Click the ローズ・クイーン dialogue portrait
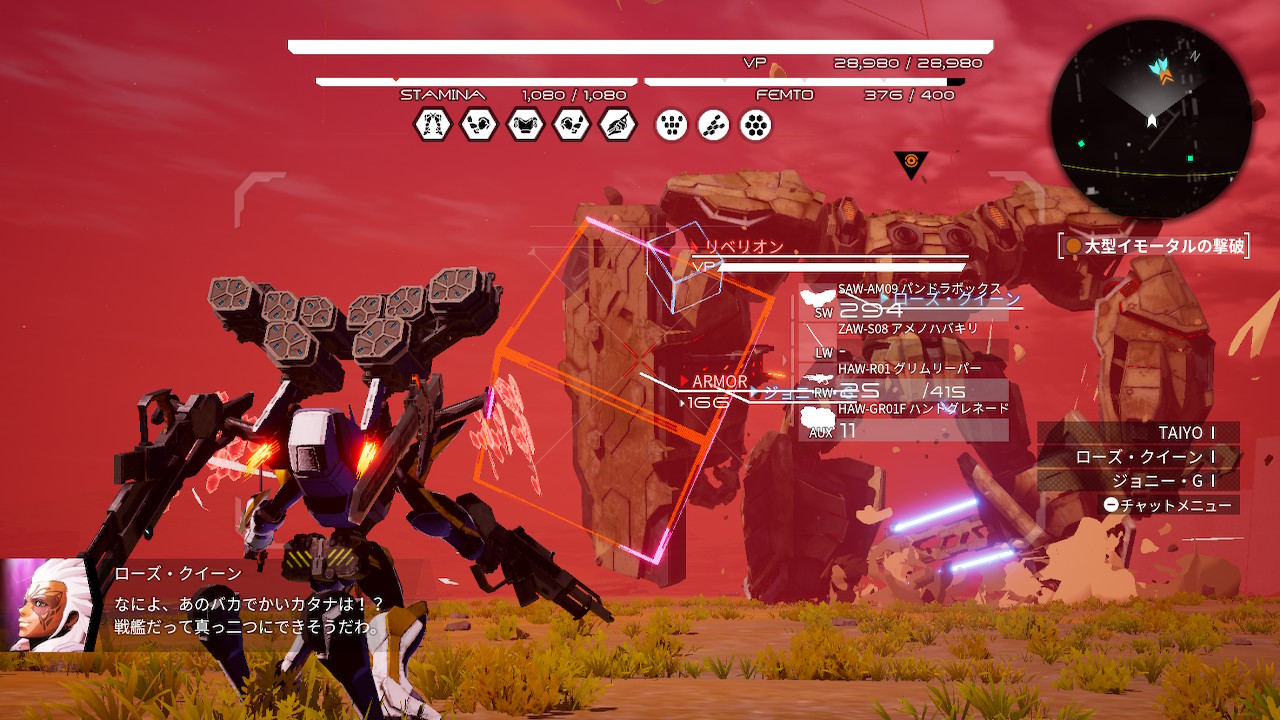 (x=46, y=605)
